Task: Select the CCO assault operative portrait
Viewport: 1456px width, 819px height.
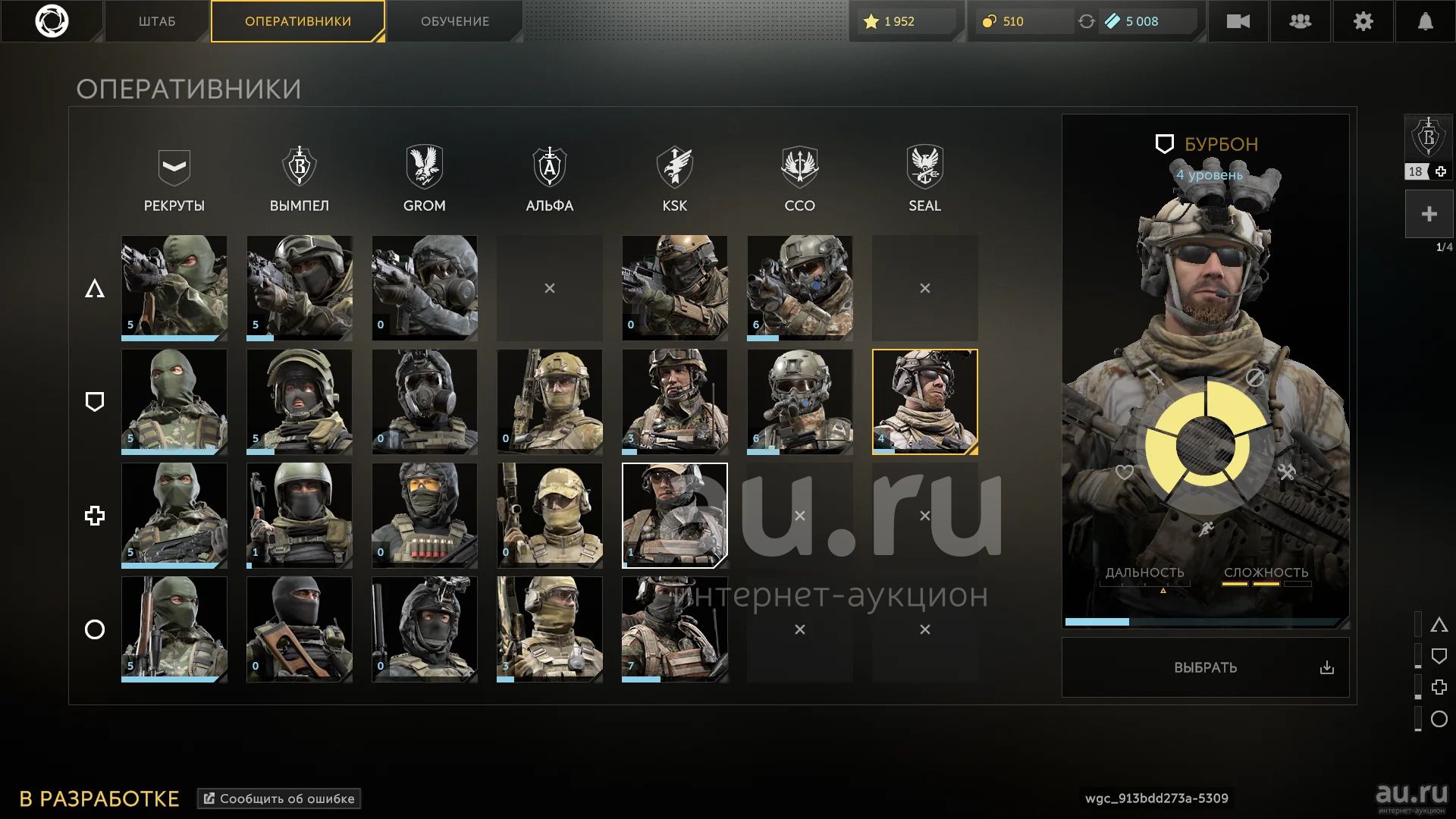Action: [x=799, y=288]
